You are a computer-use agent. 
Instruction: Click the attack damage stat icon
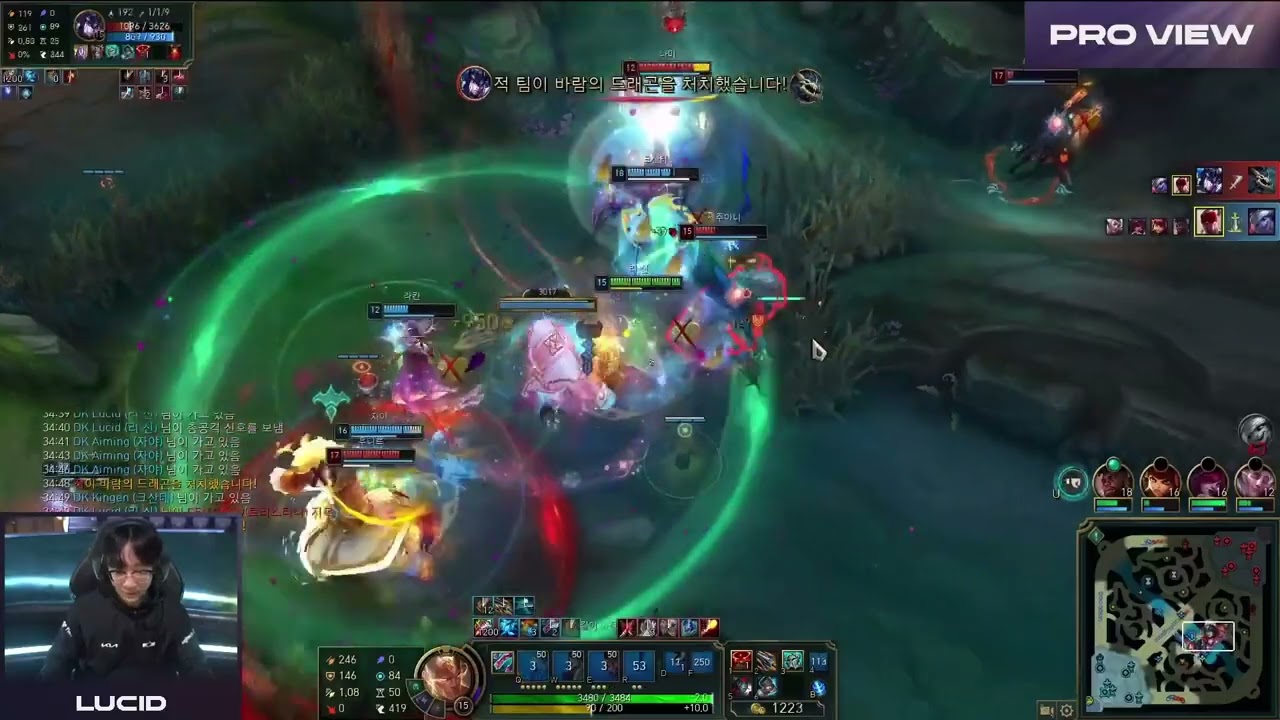(328, 659)
